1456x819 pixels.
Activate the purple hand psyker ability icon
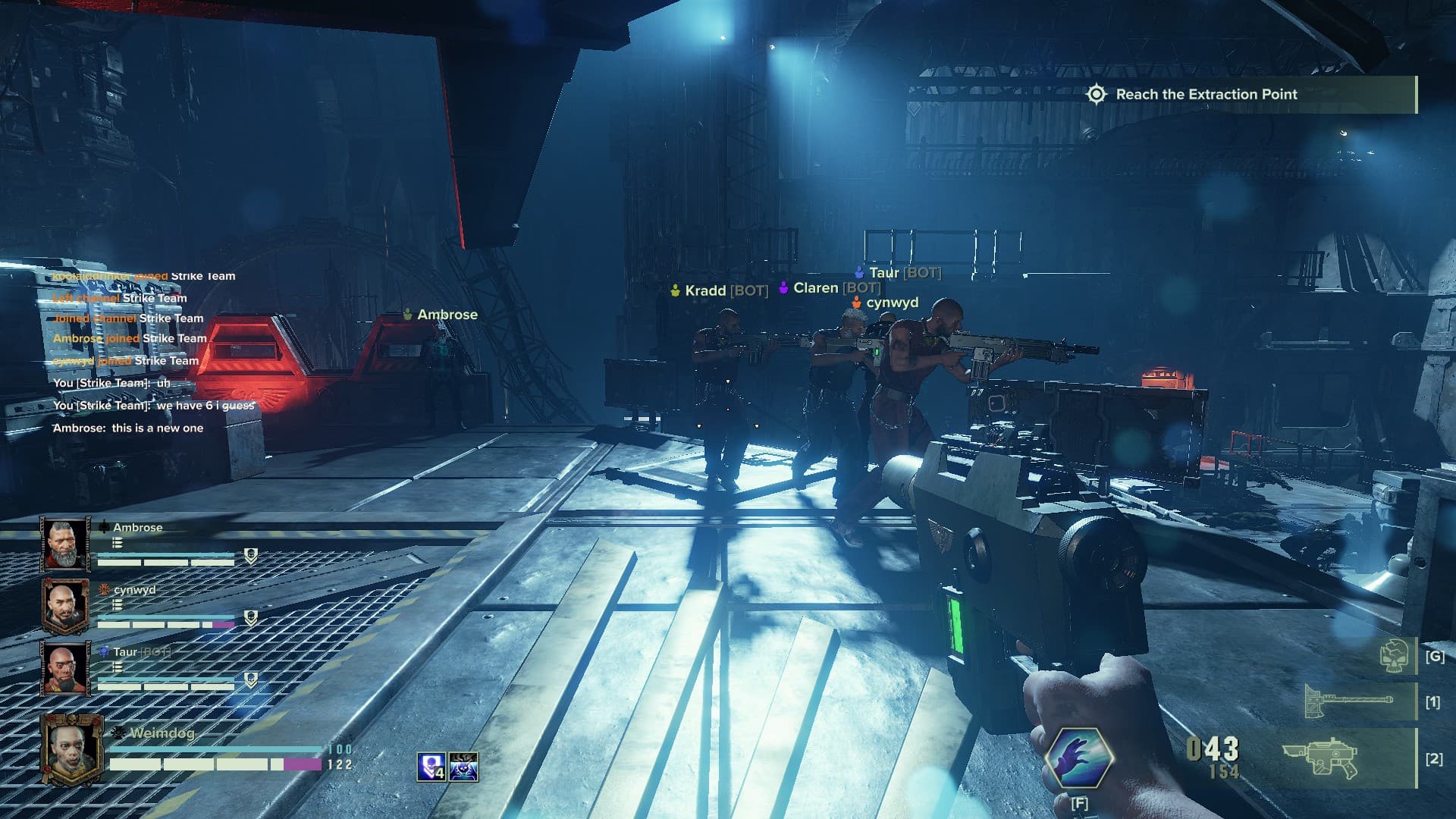1078,758
